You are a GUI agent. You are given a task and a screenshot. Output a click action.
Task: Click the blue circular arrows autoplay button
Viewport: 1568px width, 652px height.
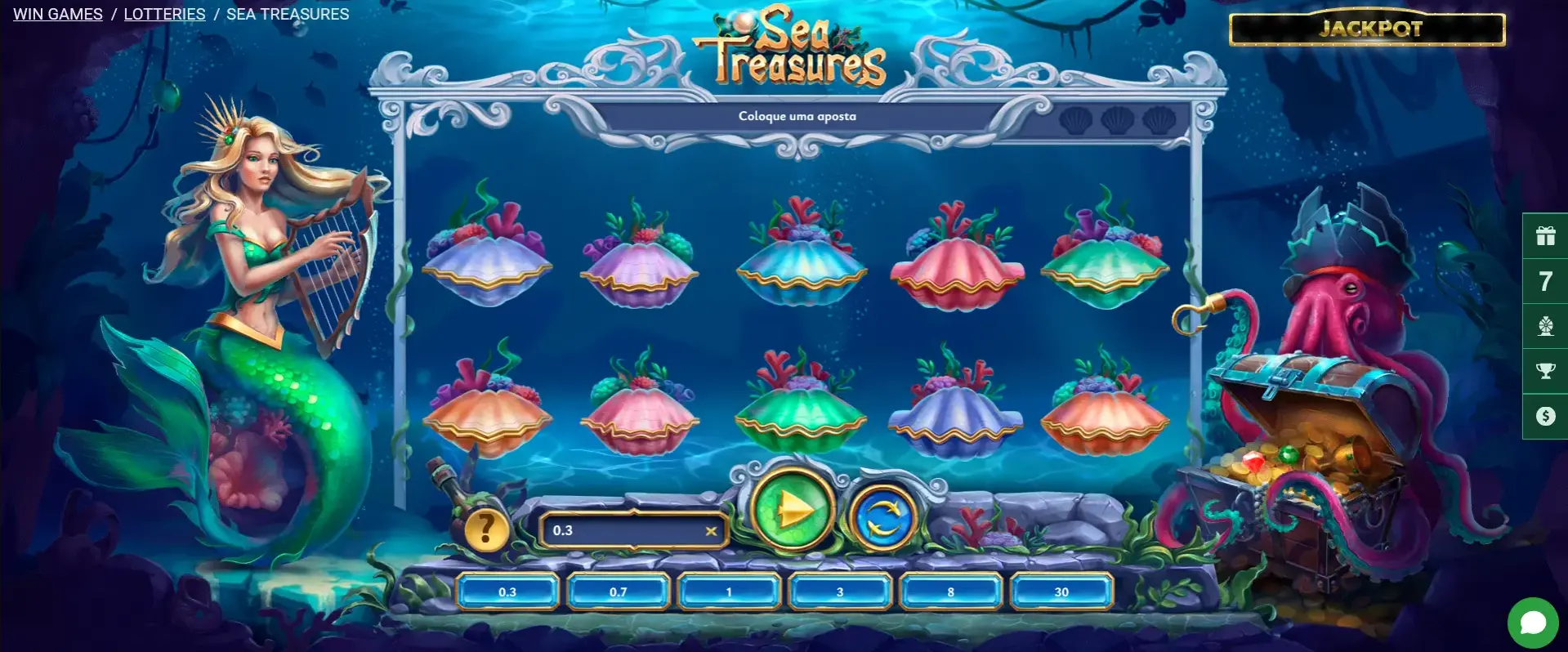click(882, 516)
